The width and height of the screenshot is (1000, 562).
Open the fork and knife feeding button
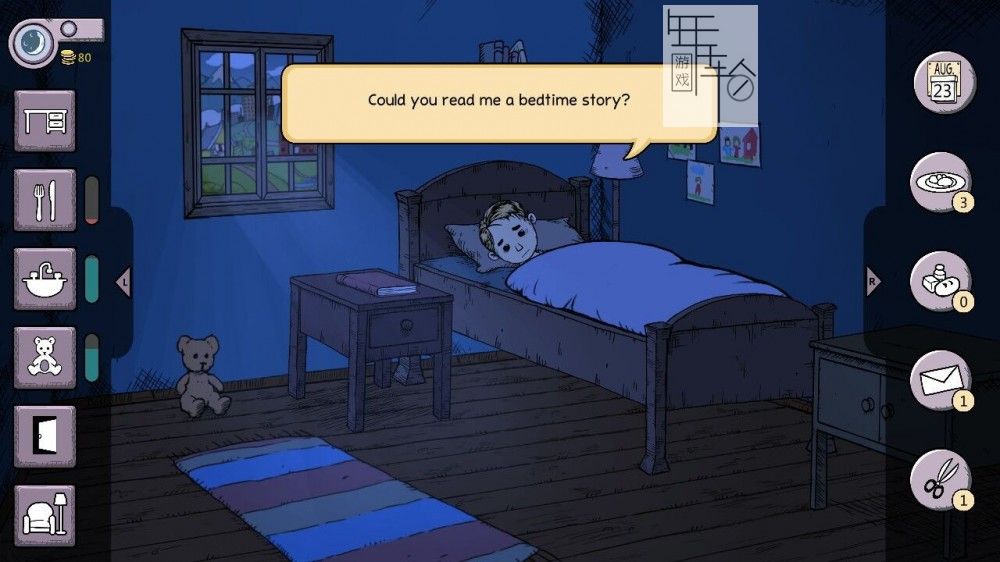[45, 199]
